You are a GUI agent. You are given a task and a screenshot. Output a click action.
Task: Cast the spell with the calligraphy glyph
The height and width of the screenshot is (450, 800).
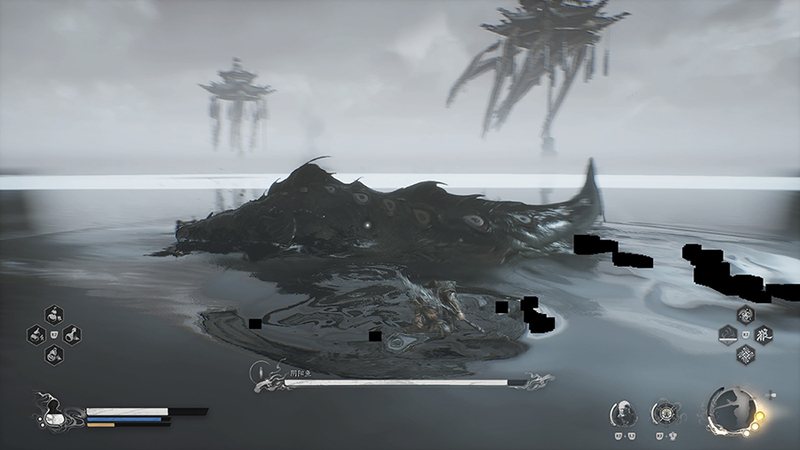tap(761, 334)
